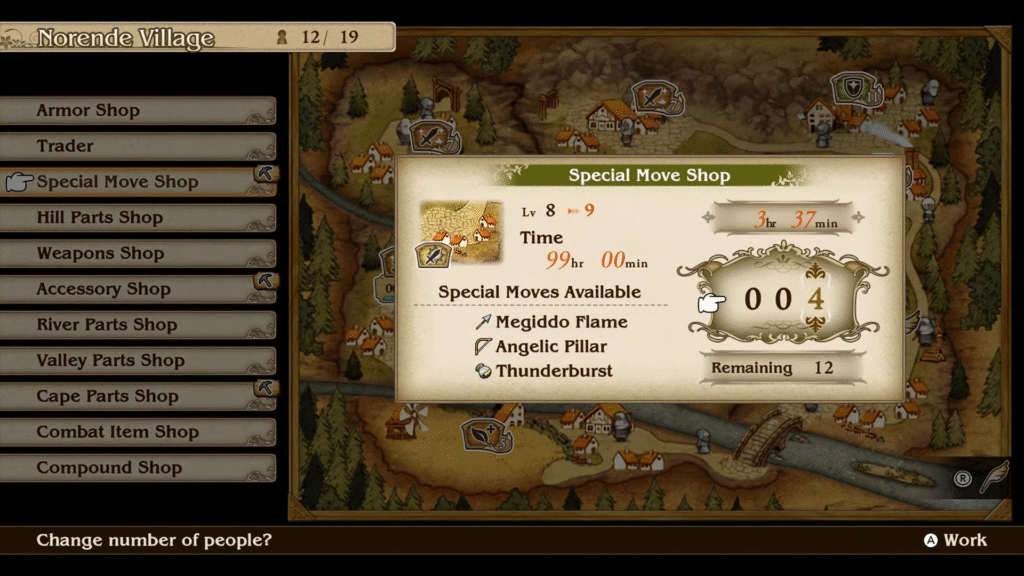Choose the River Parts Shop
This screenshot has width=1024, height=576.
coord(106,325)
